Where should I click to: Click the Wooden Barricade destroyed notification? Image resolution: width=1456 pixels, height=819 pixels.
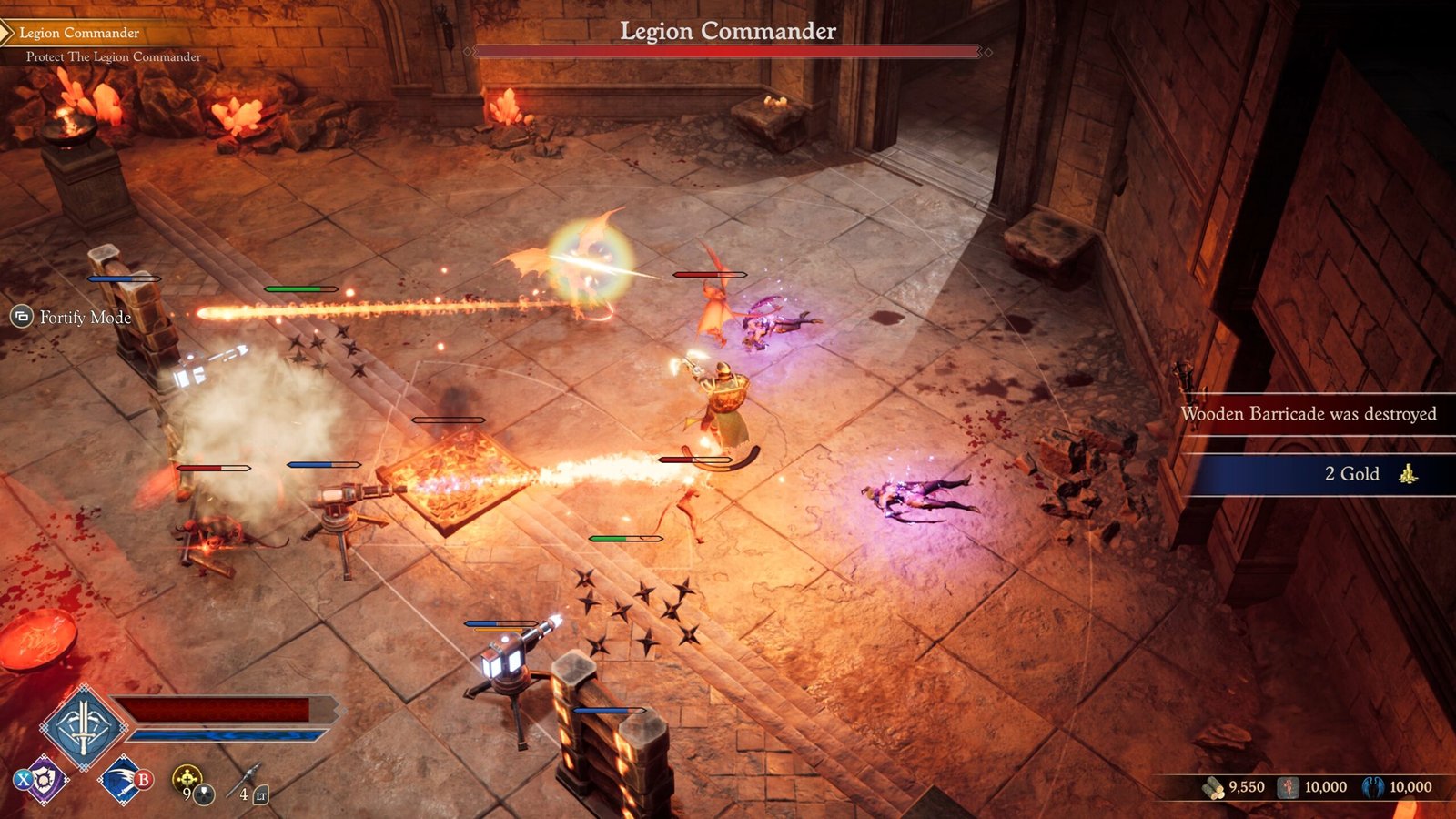1309,414
